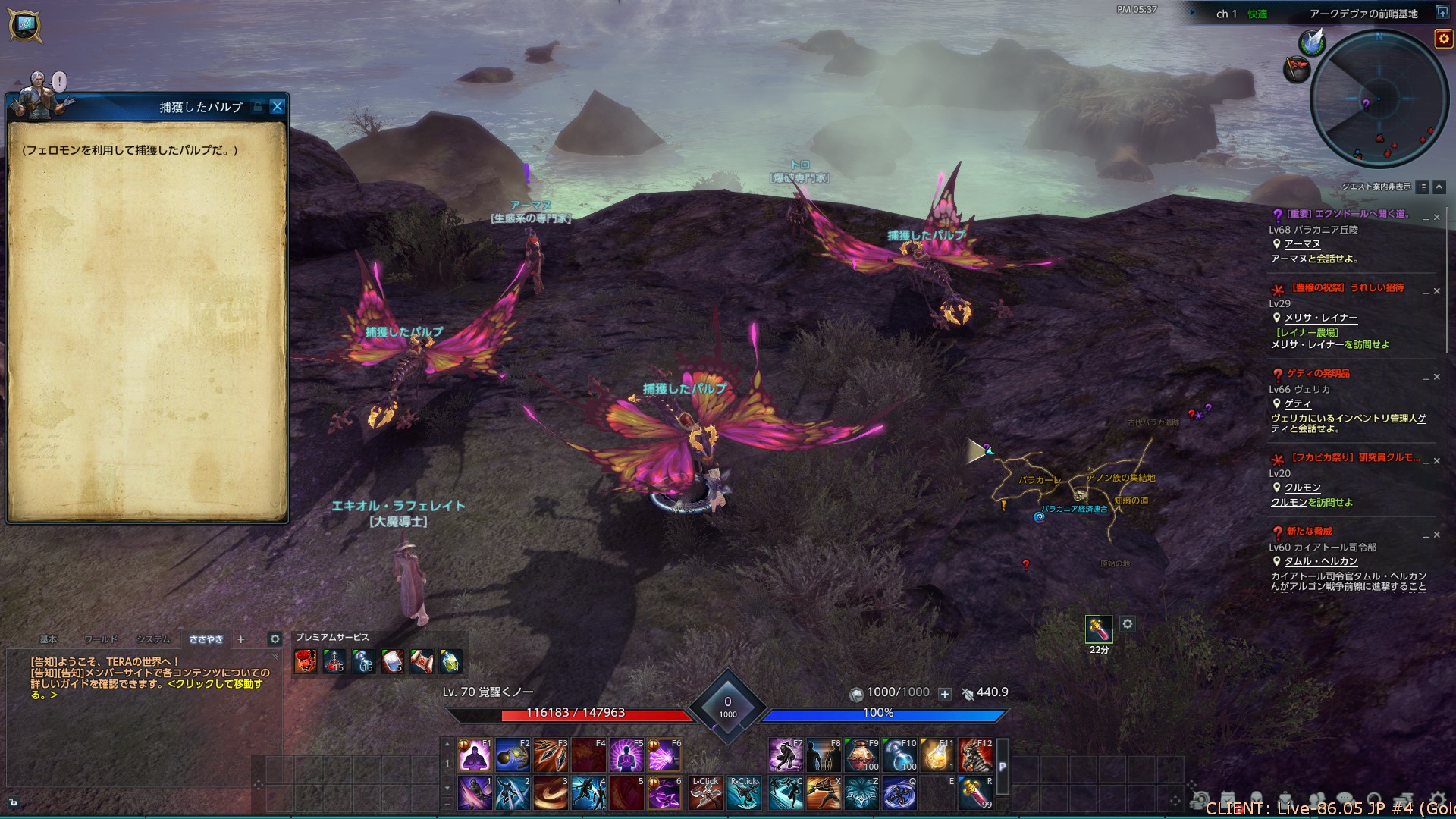Close the 捕獲したパルプ dialog window
This screenshot has height=819, width=1456.
pyautogui.click(x=278, y=107)
